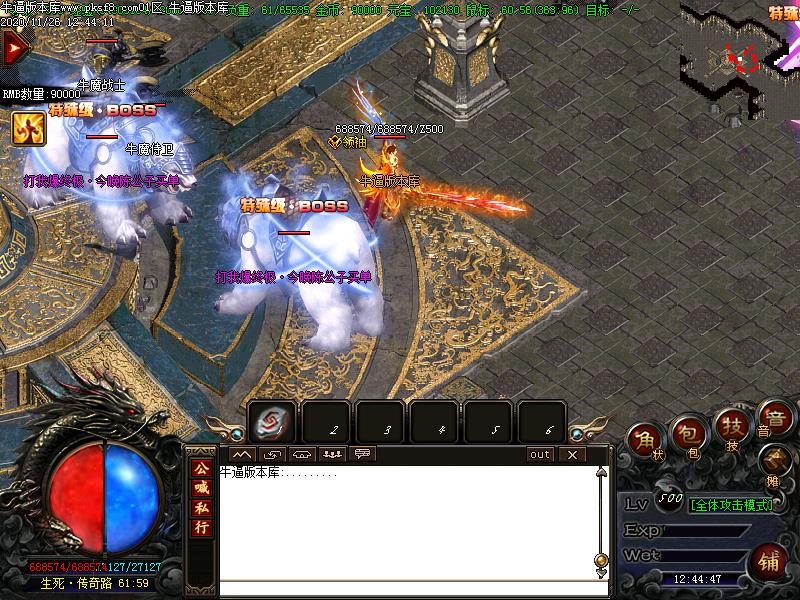Close the chat window with X
The height and width of the screenshot is (600, 800).
[x=571, y=454]
